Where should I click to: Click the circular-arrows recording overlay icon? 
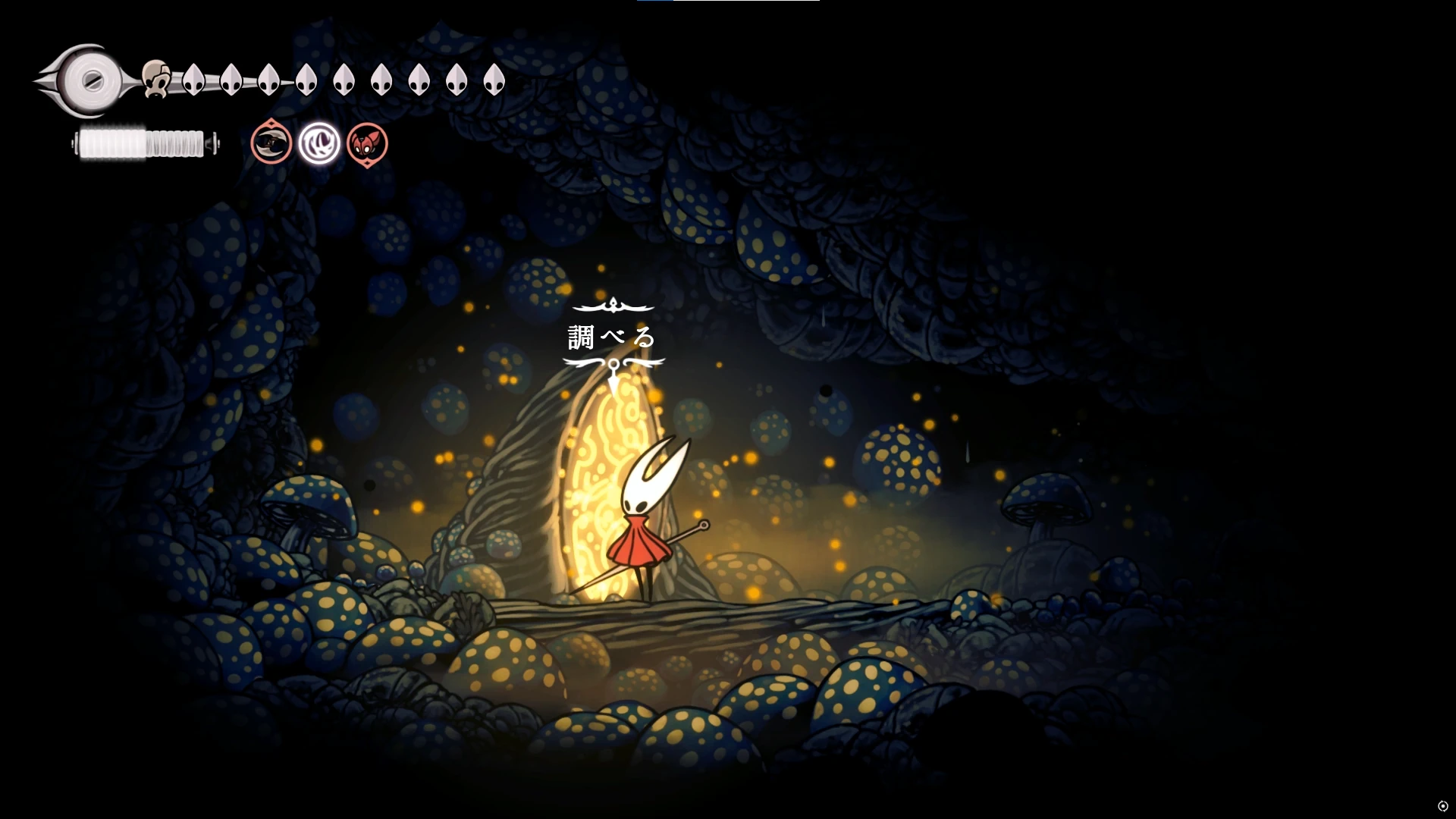point(1442,806)
